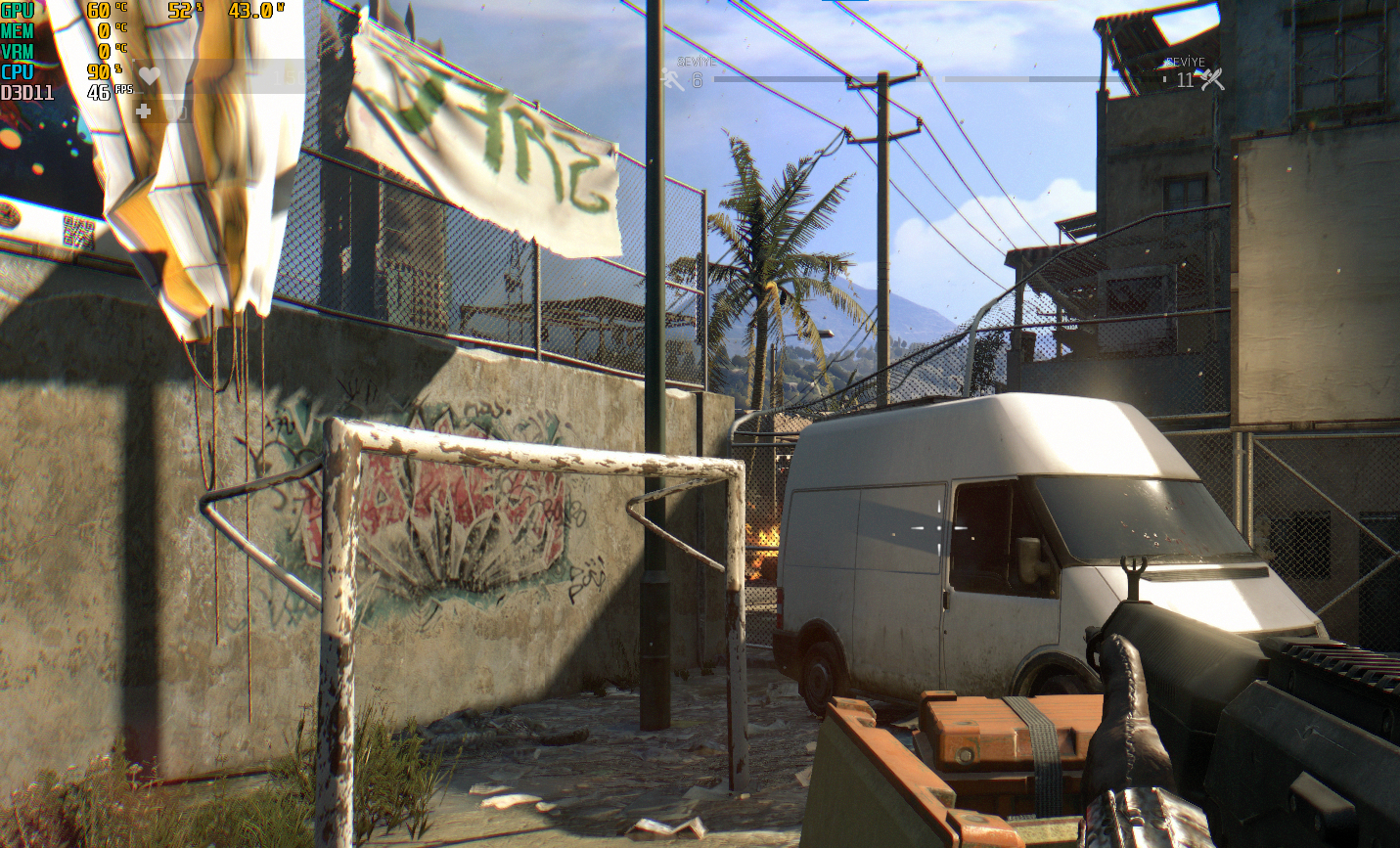This screenshot has width=1400, height=848.
Task: Click the crossed weapons power icon
Action: pyautogui.click(x=1212, y=80)
